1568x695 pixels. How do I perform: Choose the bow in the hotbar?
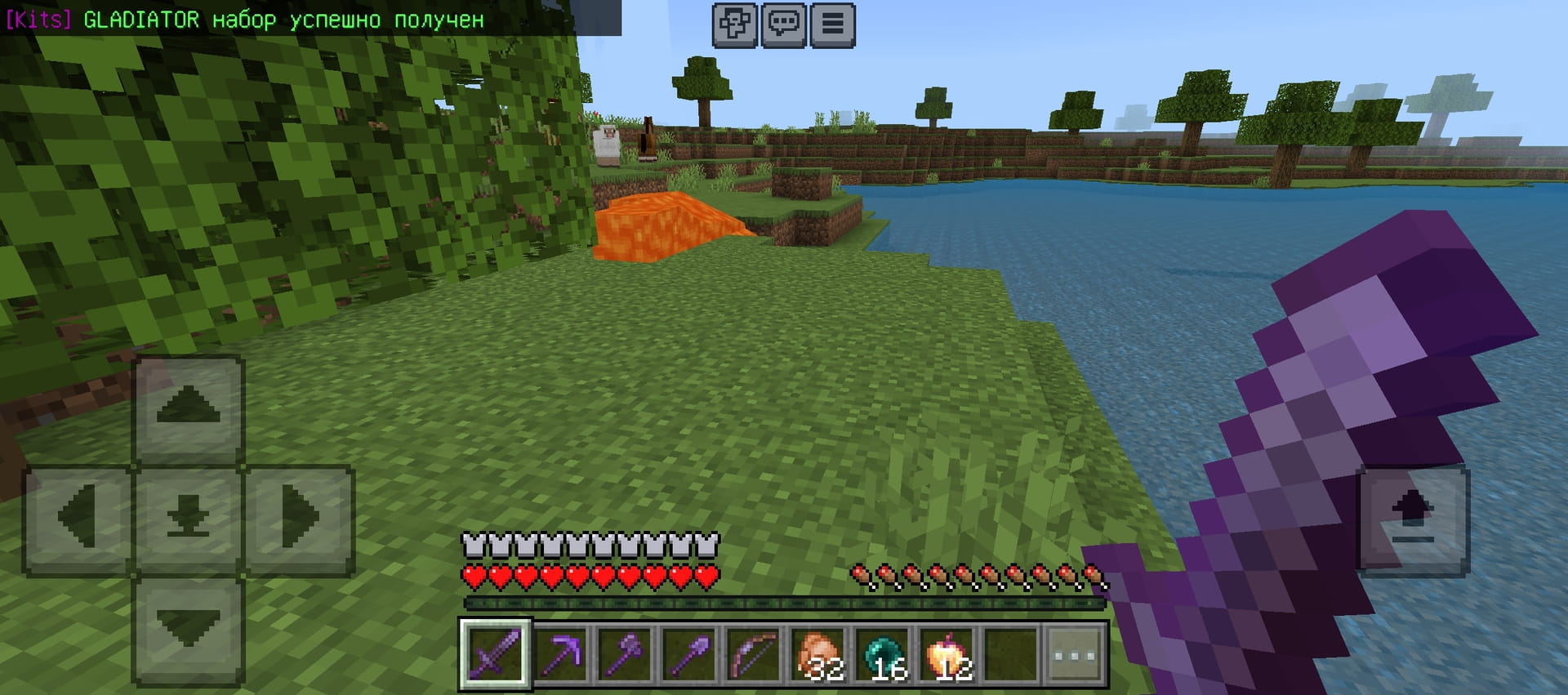point(755,654)
